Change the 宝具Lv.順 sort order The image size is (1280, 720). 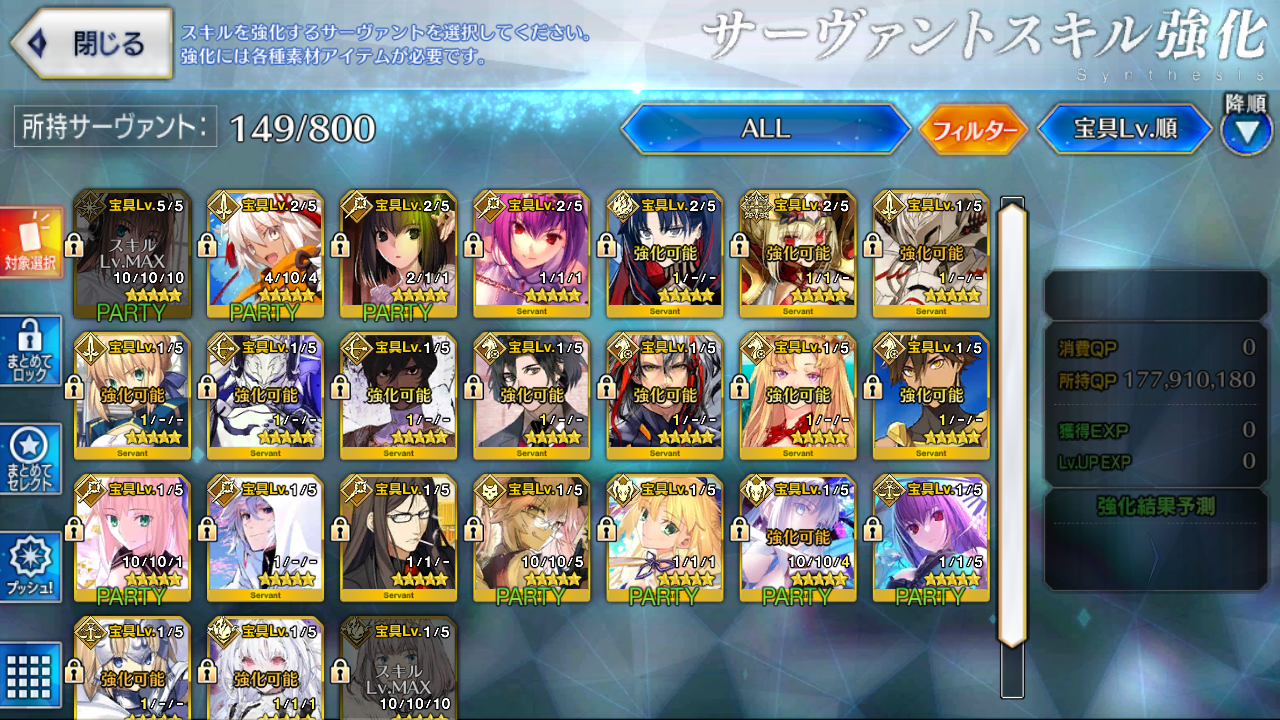pyautogui.click(x=1124, y=129)
